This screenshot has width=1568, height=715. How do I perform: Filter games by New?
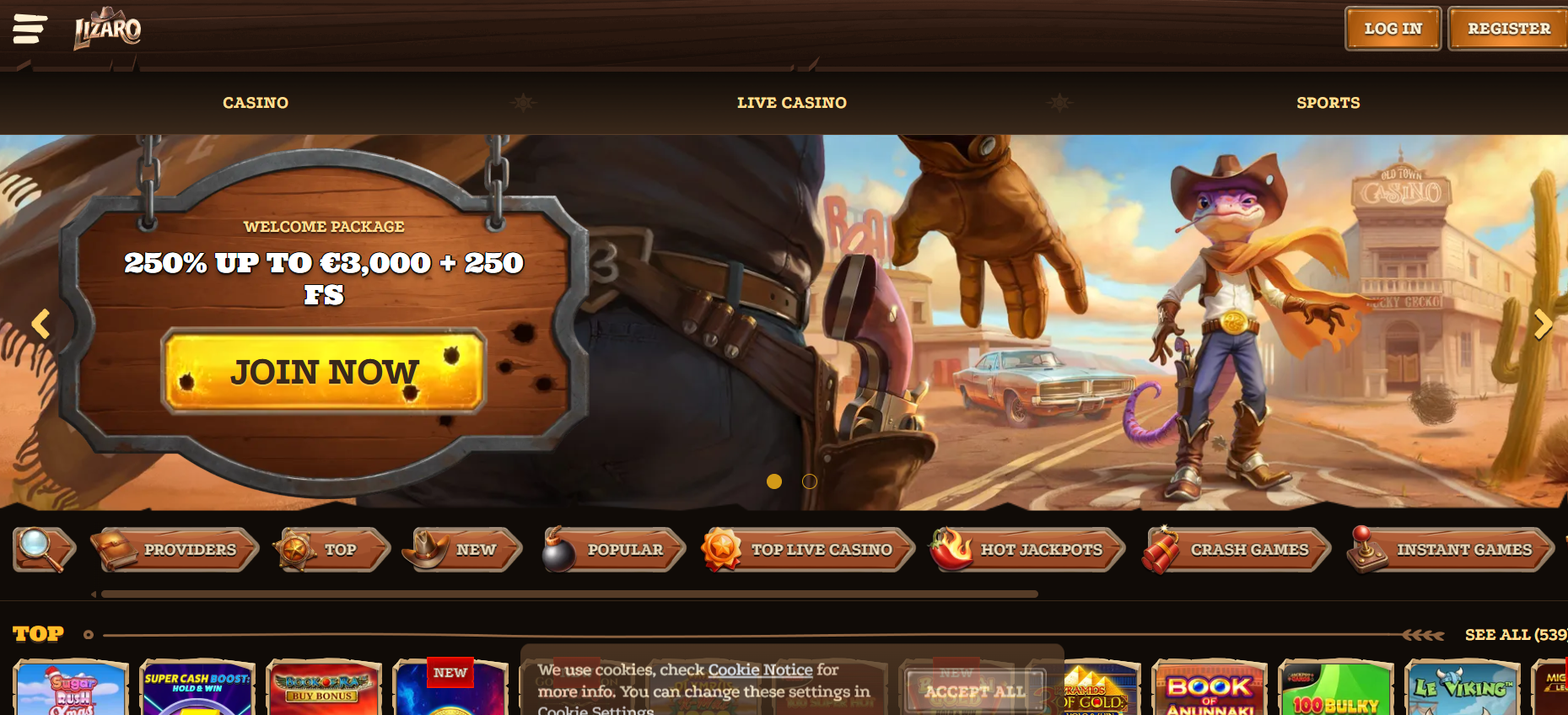463,550
